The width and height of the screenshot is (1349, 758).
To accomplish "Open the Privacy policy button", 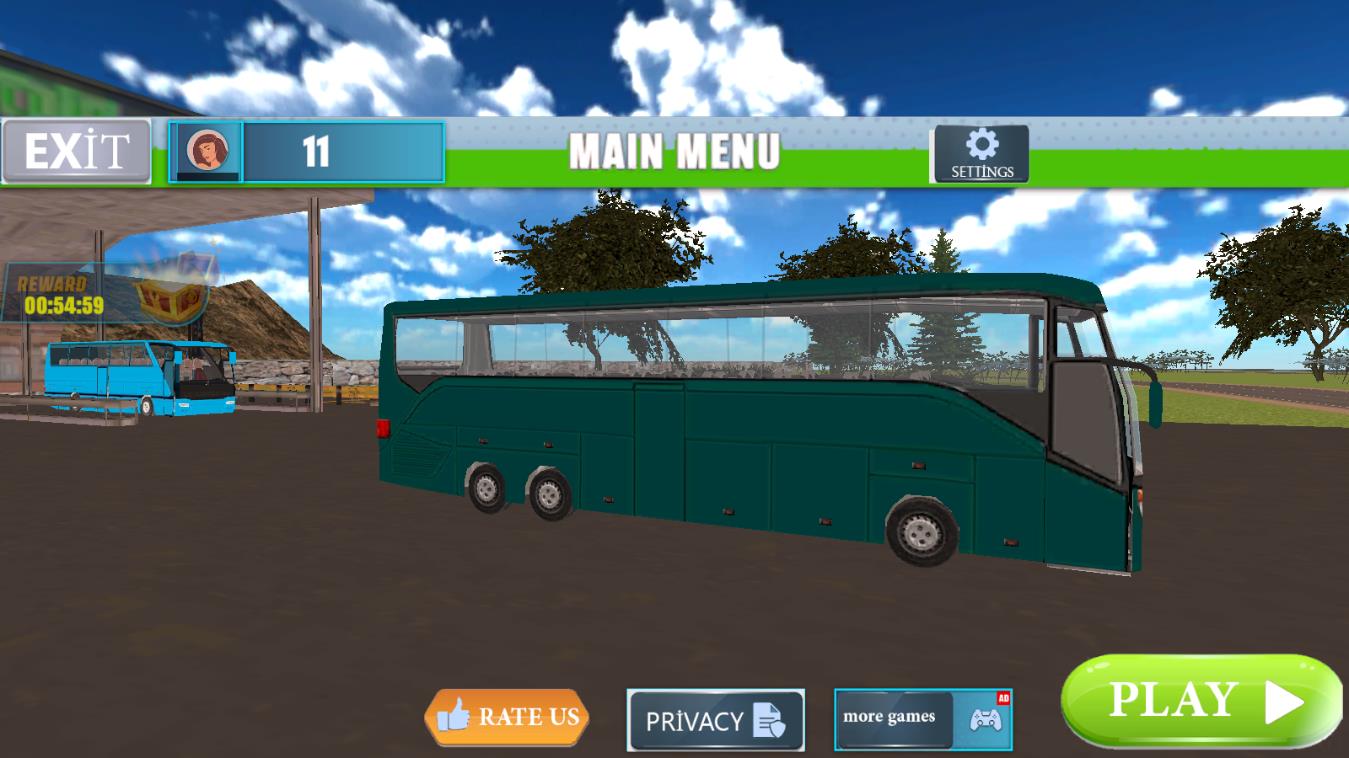I will click(715, 720).
